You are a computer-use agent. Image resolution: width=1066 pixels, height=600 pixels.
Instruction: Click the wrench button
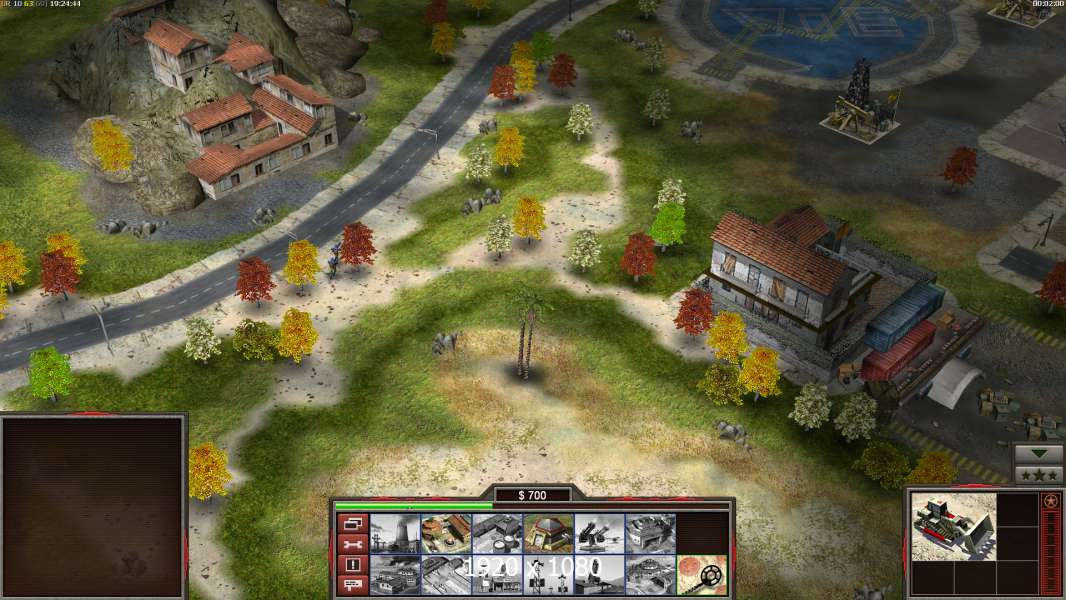(x=351, y=544)
